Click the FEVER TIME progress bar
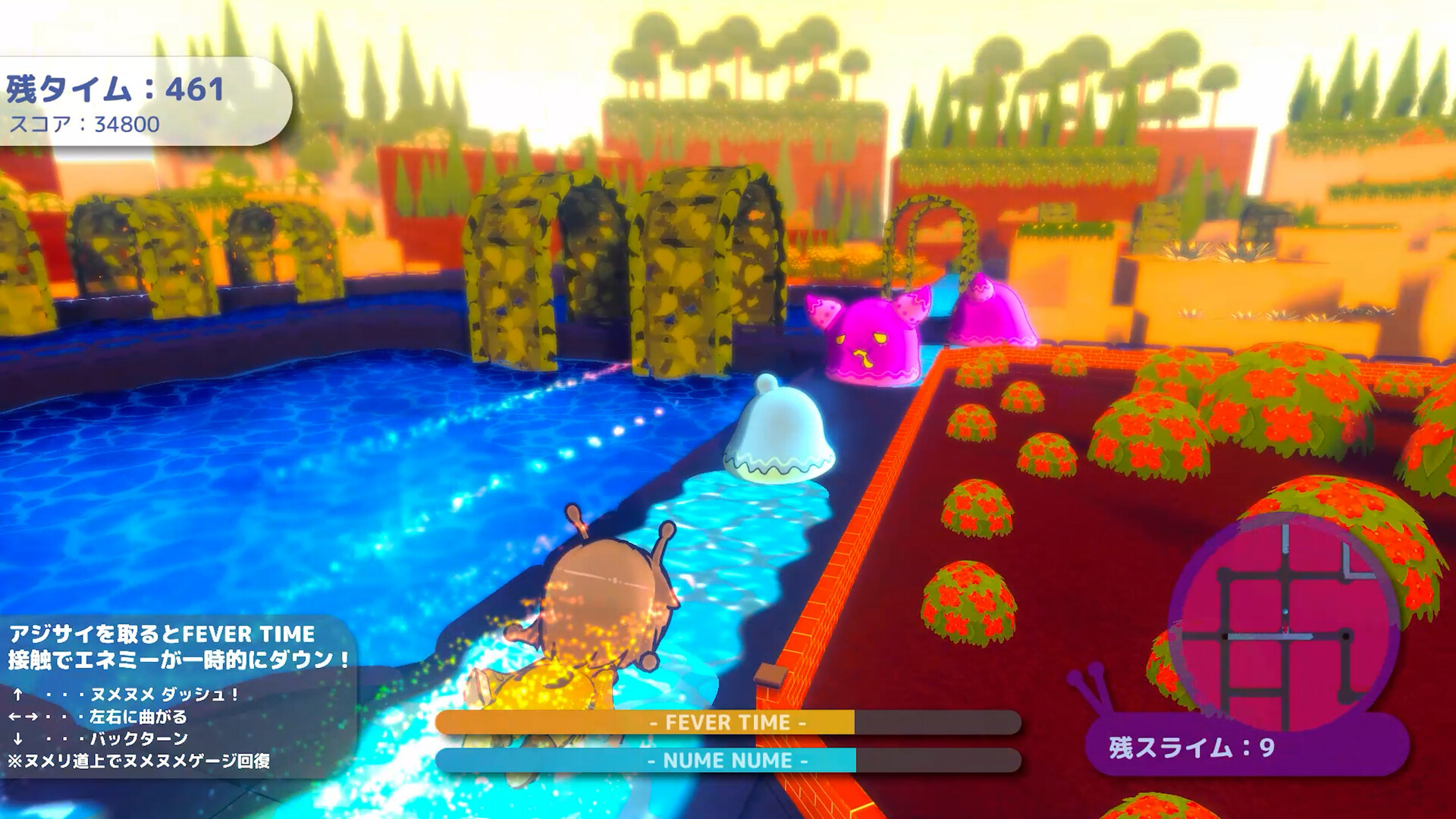Image resolution: width=1456 pixels, height=819 pixels. (728, 724)
